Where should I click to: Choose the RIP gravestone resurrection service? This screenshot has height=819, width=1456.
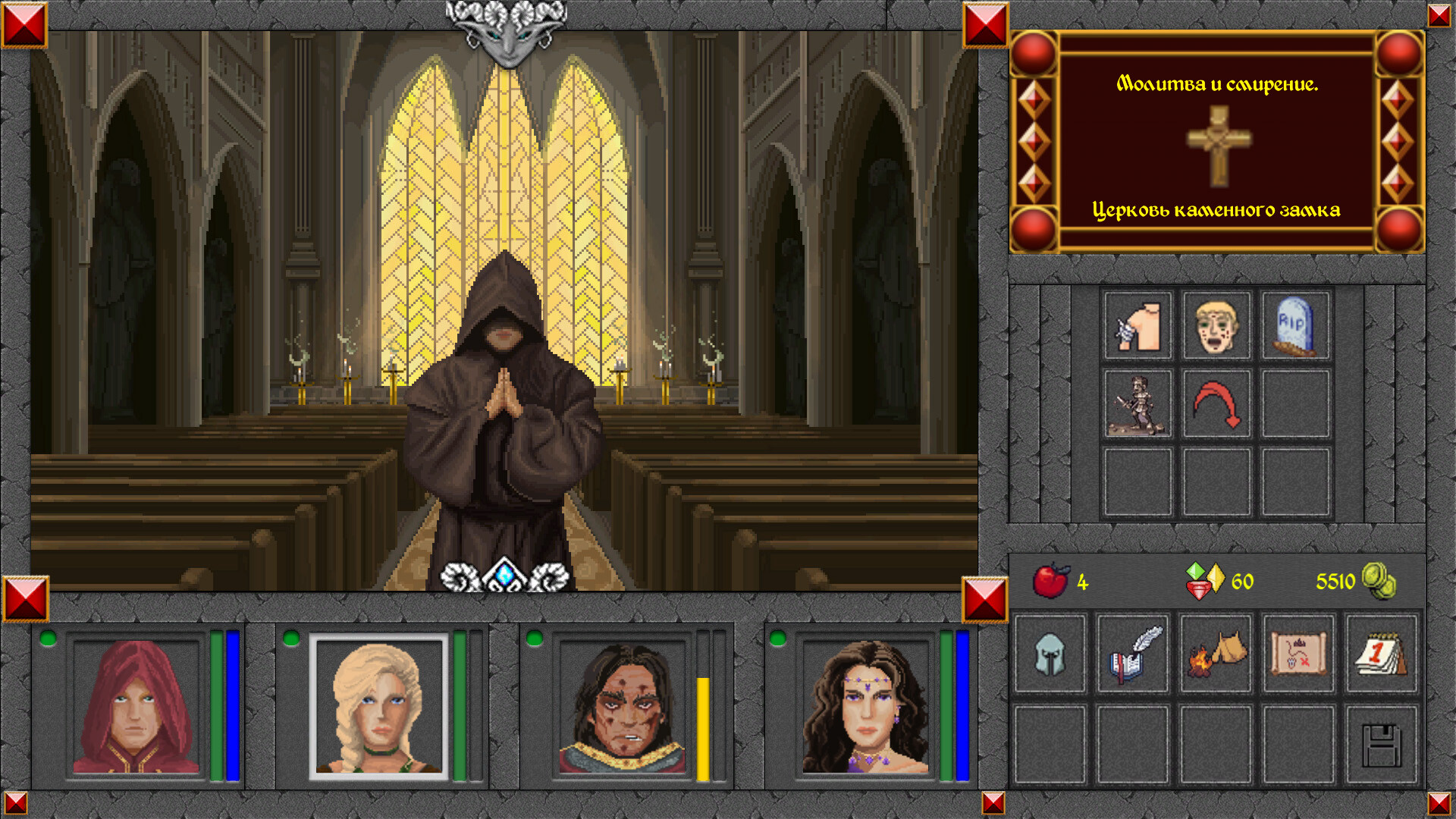pyautogui.click(x=1296, y=326)
